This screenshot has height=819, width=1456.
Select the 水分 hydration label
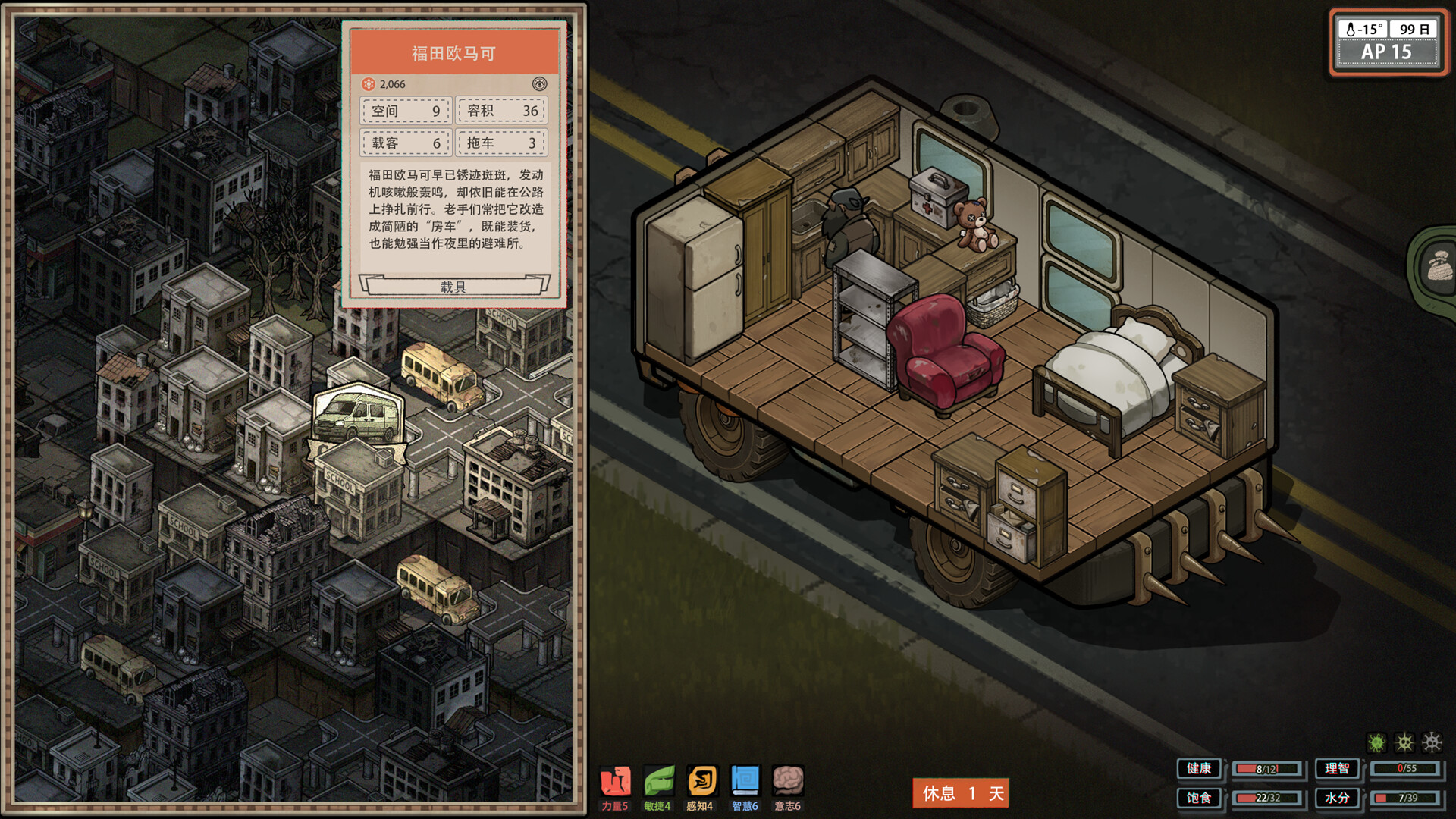pyautogui.click(x=1337, y=798)
